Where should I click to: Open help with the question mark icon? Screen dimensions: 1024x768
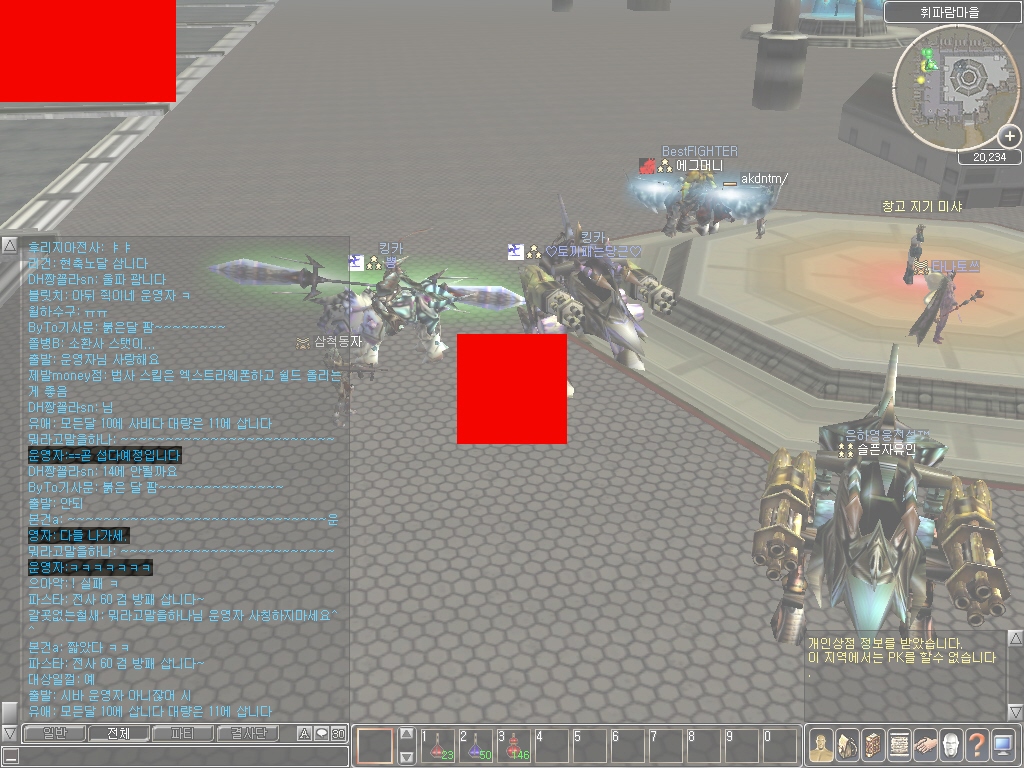pos(977,745)
